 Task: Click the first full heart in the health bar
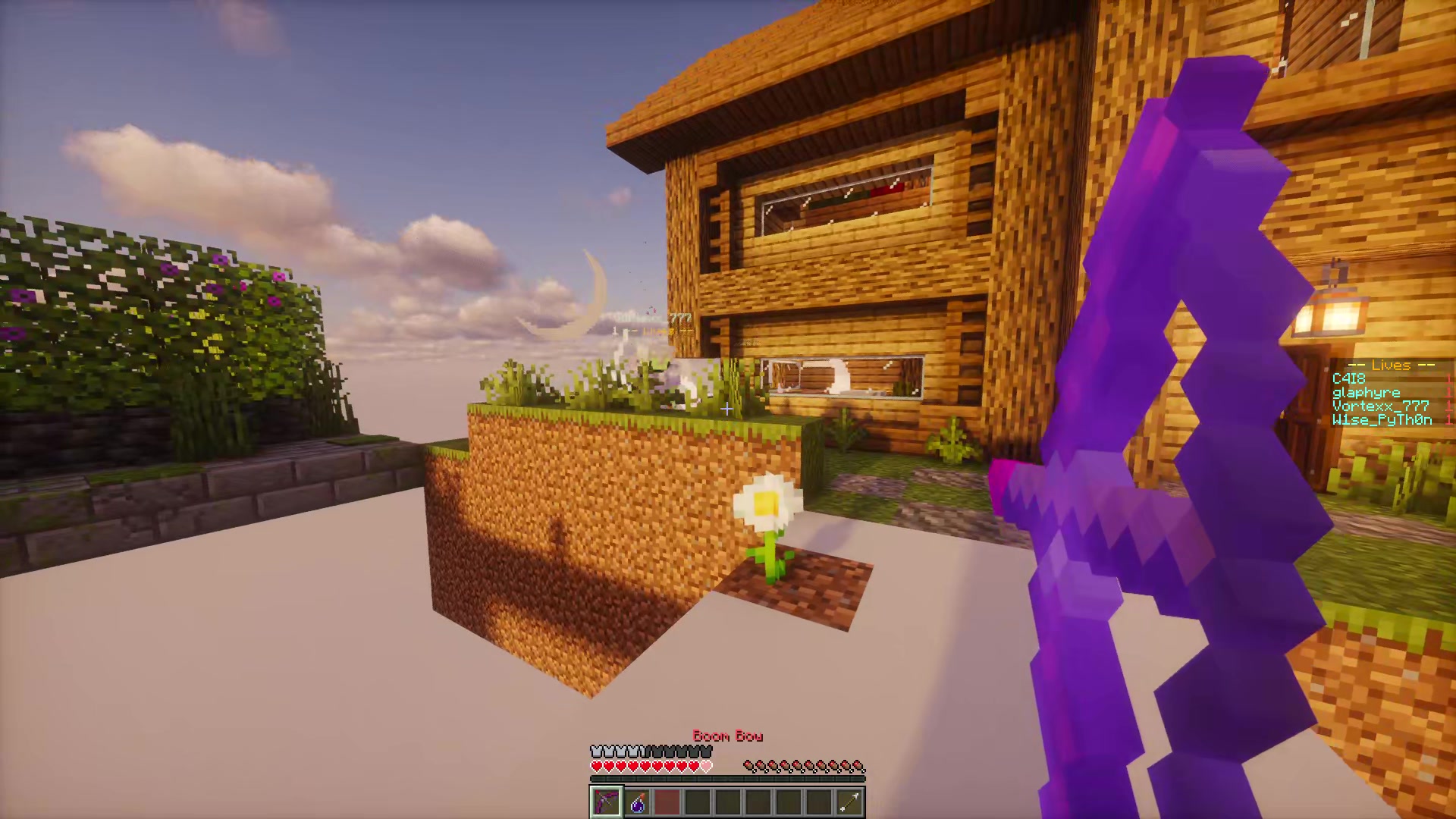[x=596, y=766]
